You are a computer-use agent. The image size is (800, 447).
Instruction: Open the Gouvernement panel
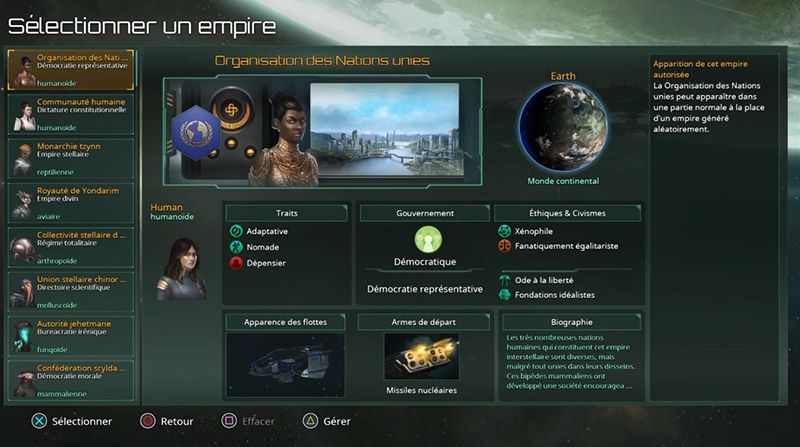pyautogui.click(x=425, y=213)
